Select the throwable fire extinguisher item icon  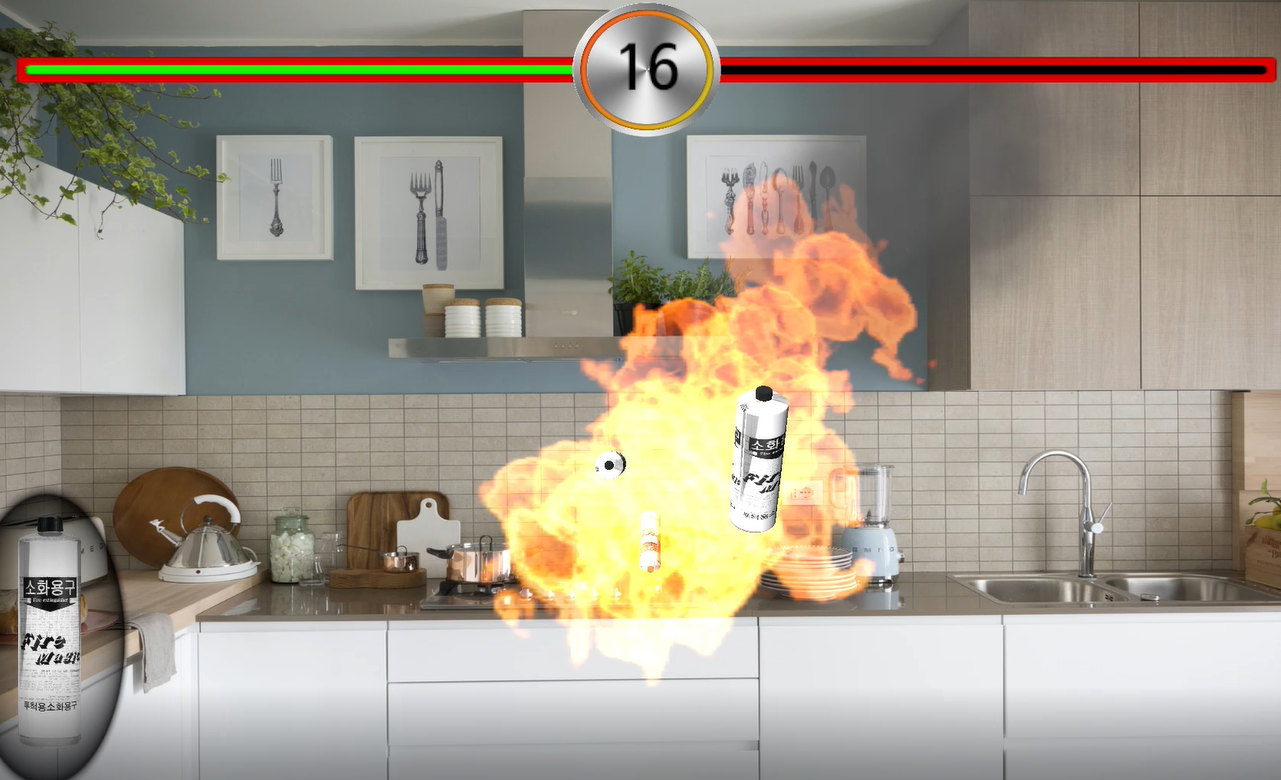[x=50, y=630]
